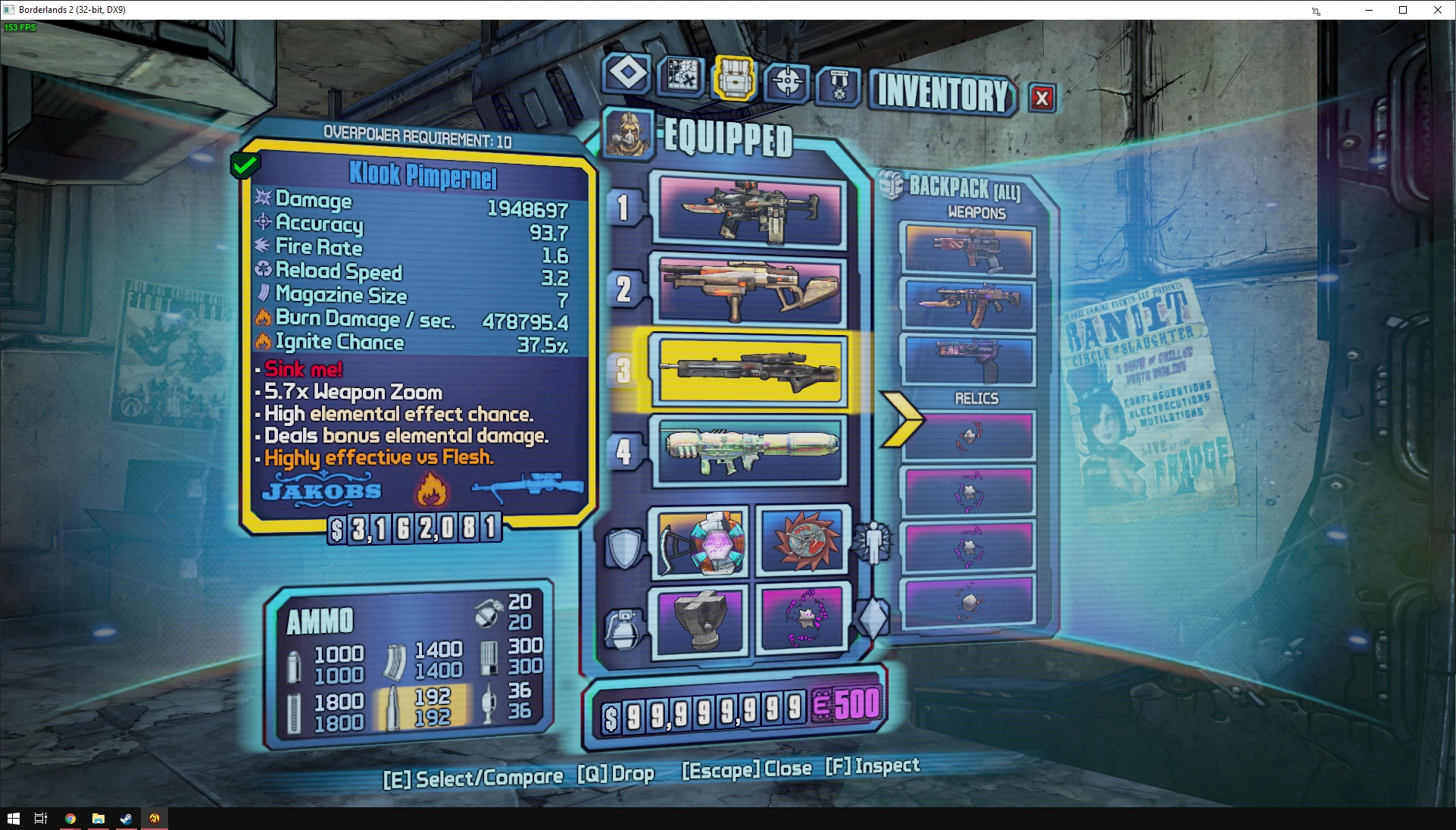Select the first backpack weapon

coord(969,249)
